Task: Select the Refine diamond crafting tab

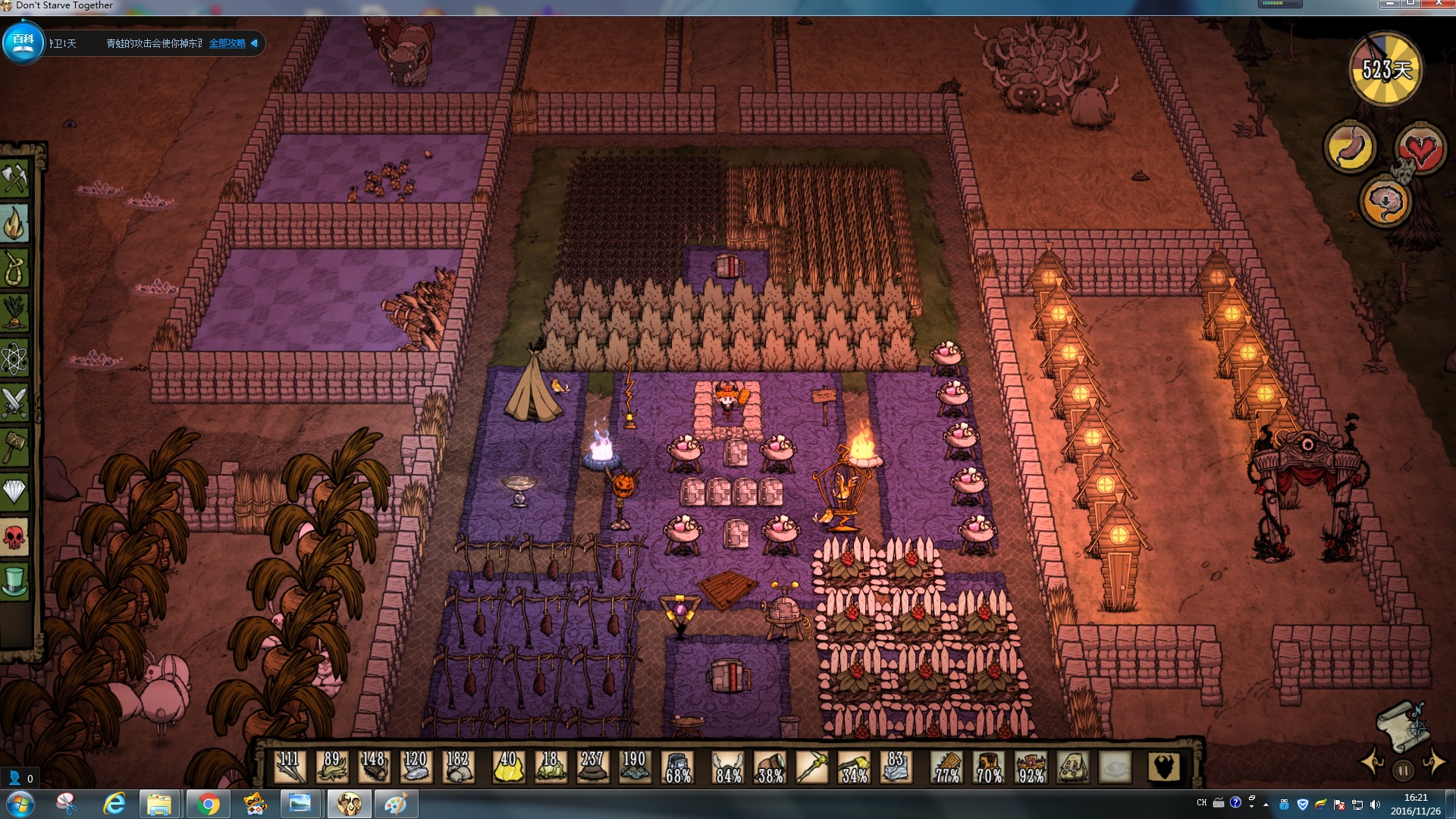Action: tap(14, 492)
